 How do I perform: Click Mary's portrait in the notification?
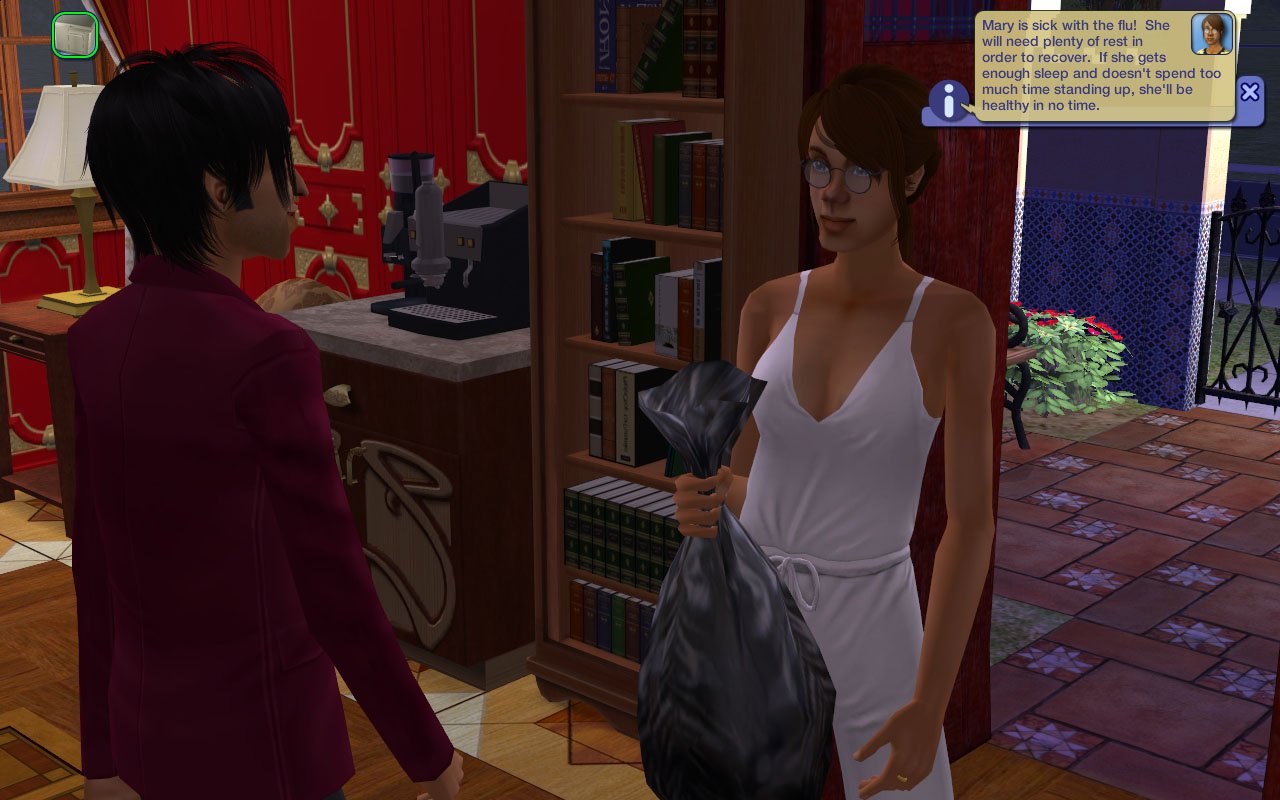1211,34
